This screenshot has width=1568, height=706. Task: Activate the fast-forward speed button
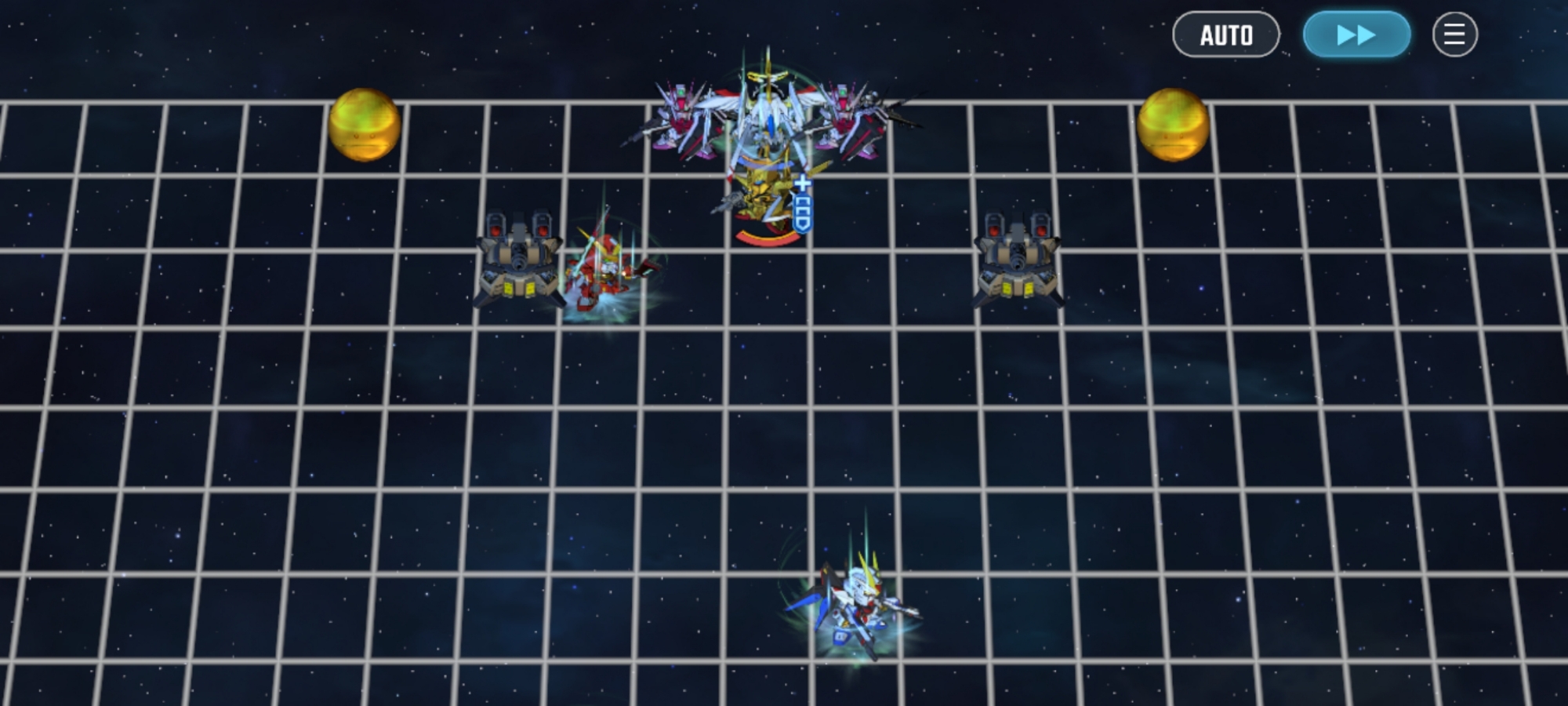coord(1356,35)
